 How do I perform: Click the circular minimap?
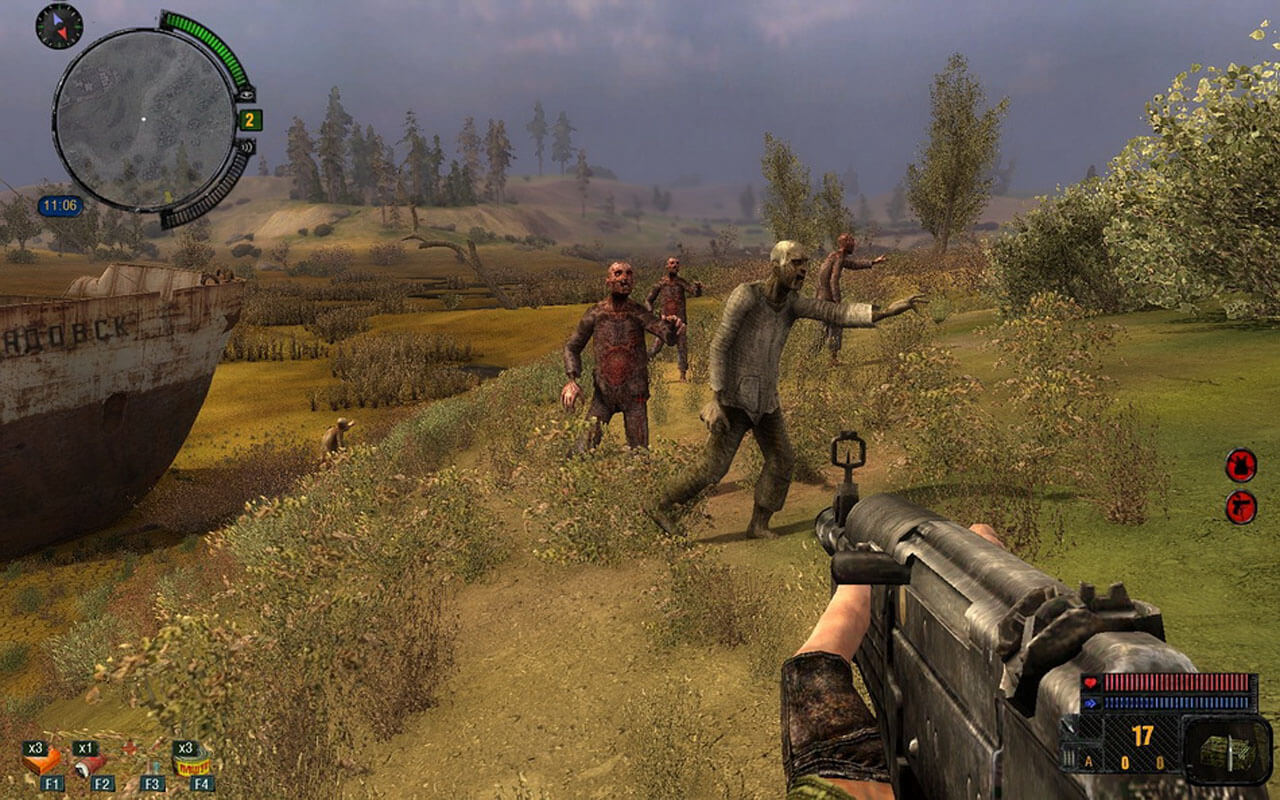(x=144, y=120)
